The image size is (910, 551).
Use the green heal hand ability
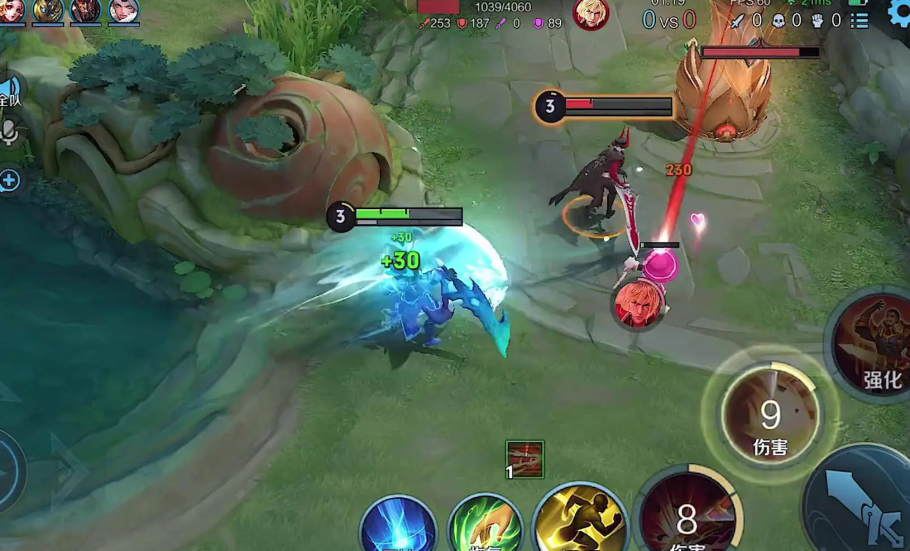point(486,527)
